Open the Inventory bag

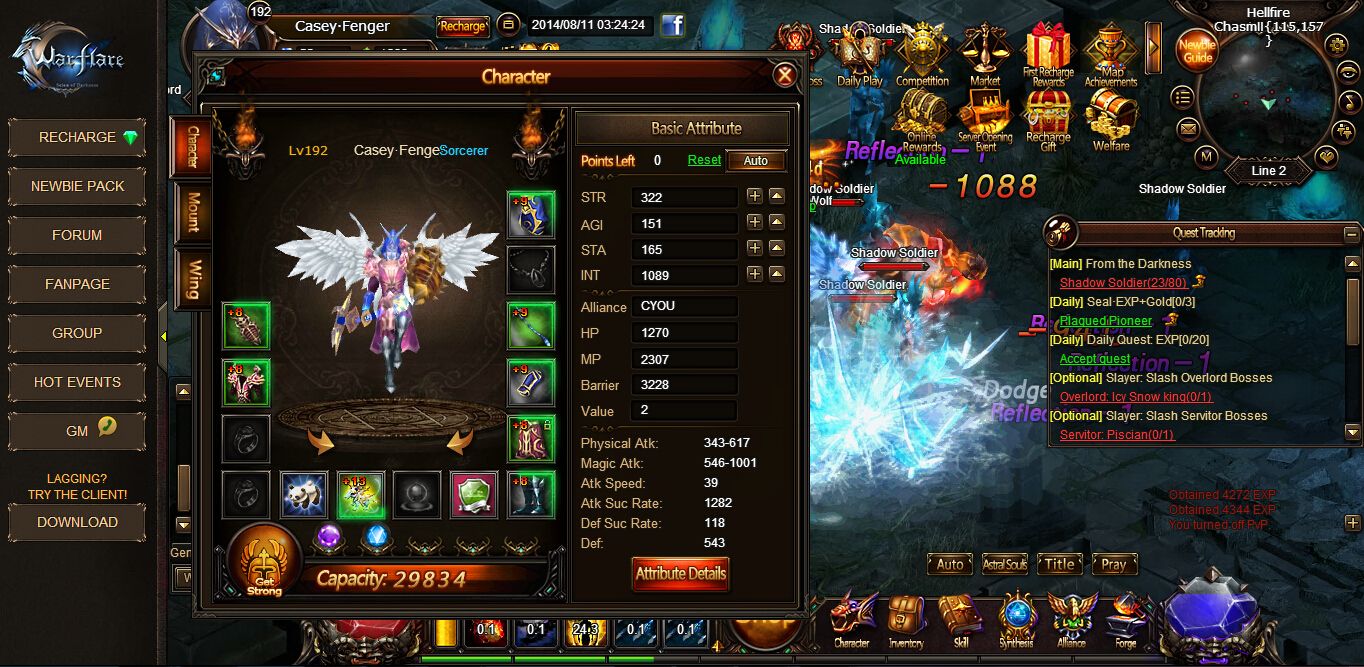[x=906, y=620]
